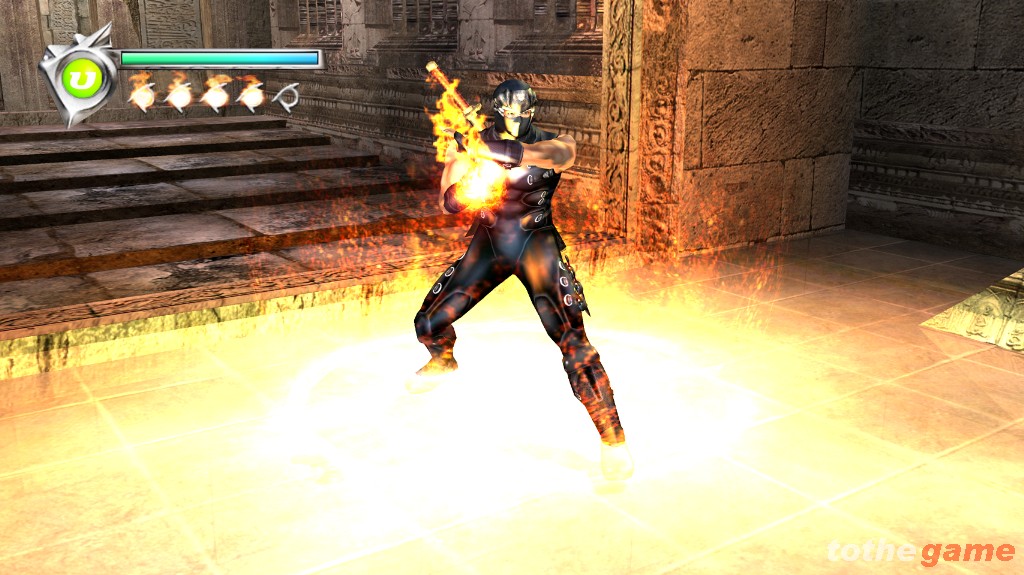Click the green U emblem icon
The width and height of the screenshot is (1024, 575).
(x=78, y=77)
